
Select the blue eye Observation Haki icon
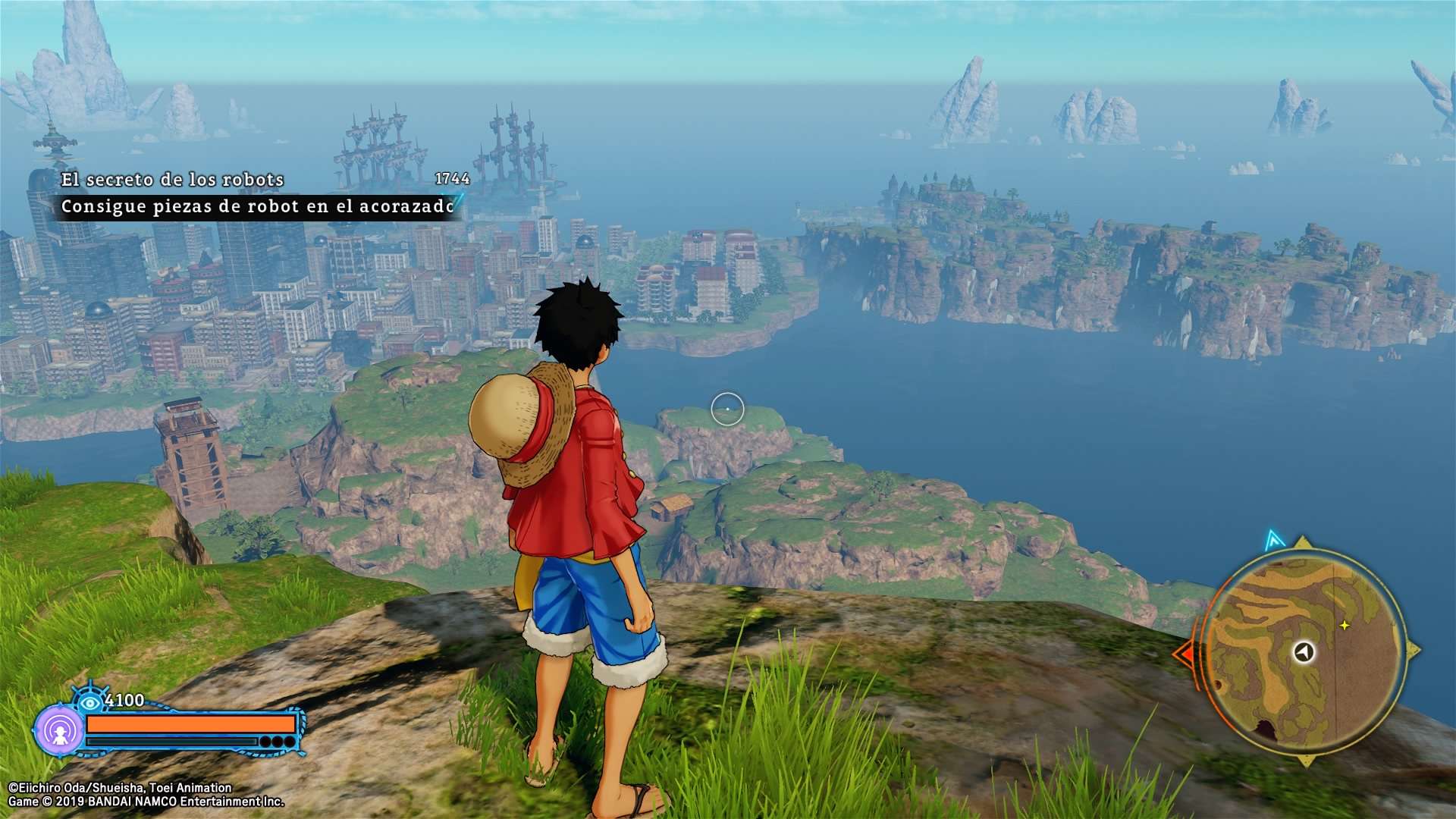click(90, 702)
